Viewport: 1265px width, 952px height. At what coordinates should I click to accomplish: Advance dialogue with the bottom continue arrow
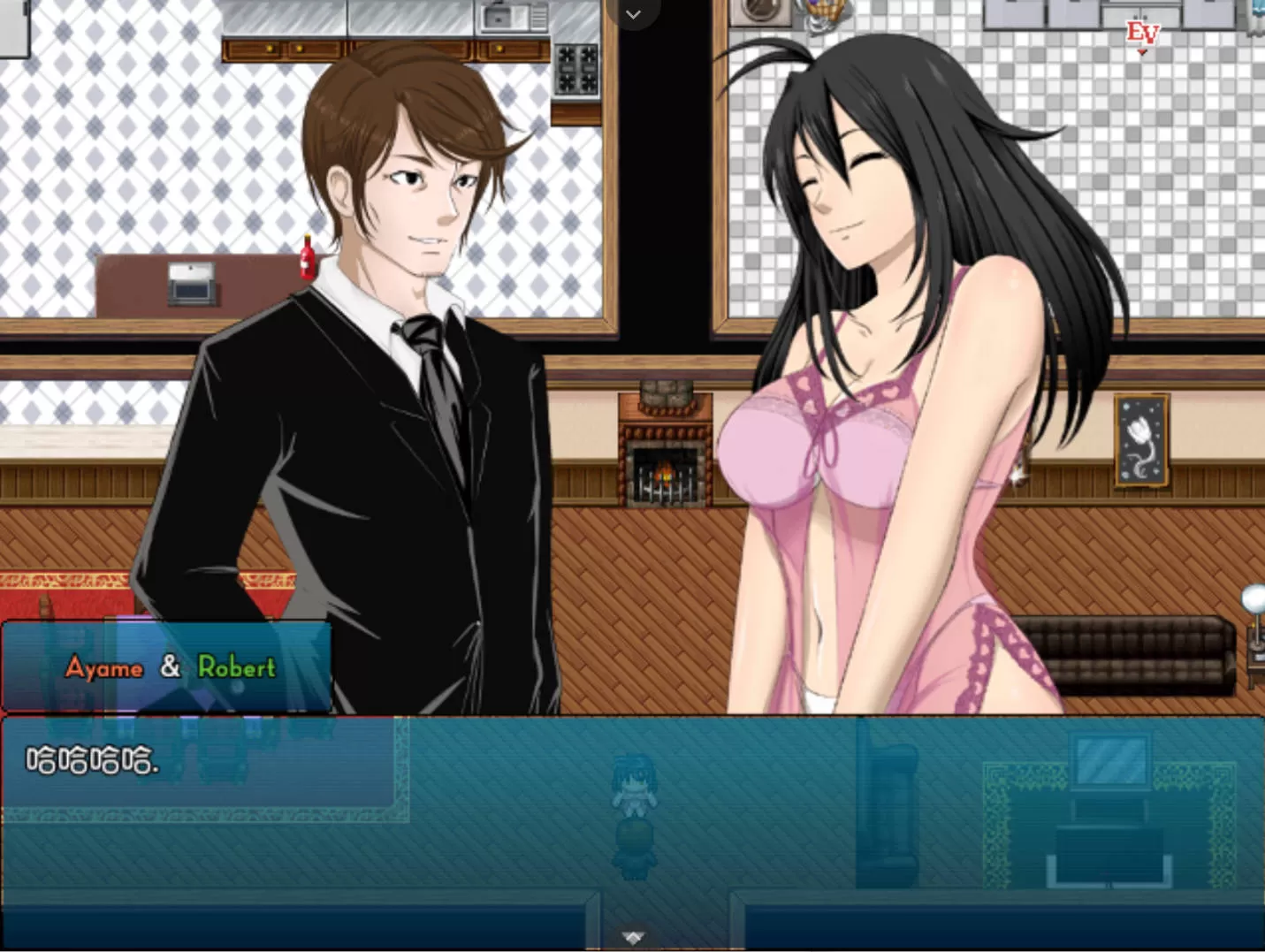[633, 937]
